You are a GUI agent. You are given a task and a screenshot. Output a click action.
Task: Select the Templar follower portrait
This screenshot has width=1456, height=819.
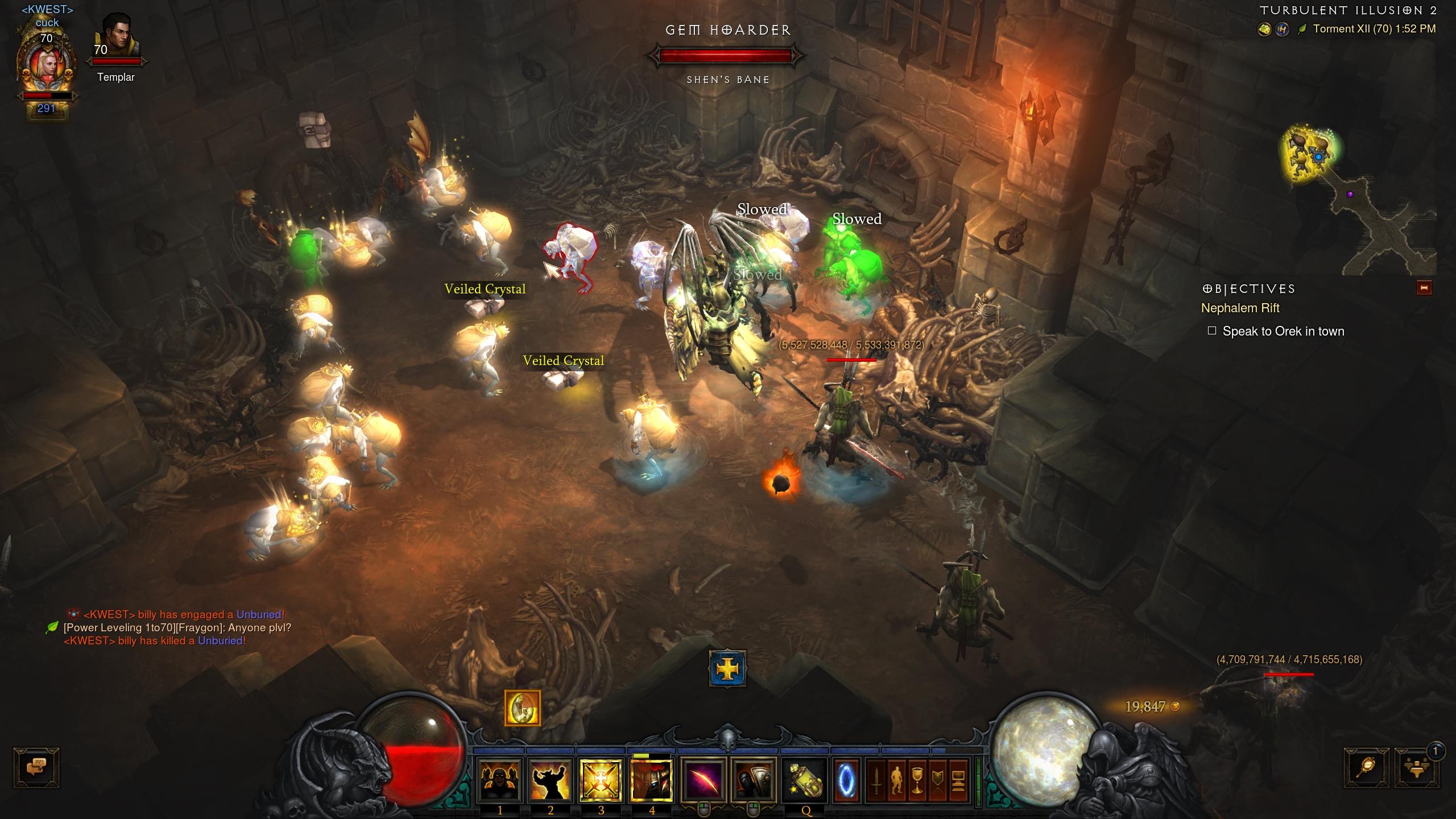118,39
